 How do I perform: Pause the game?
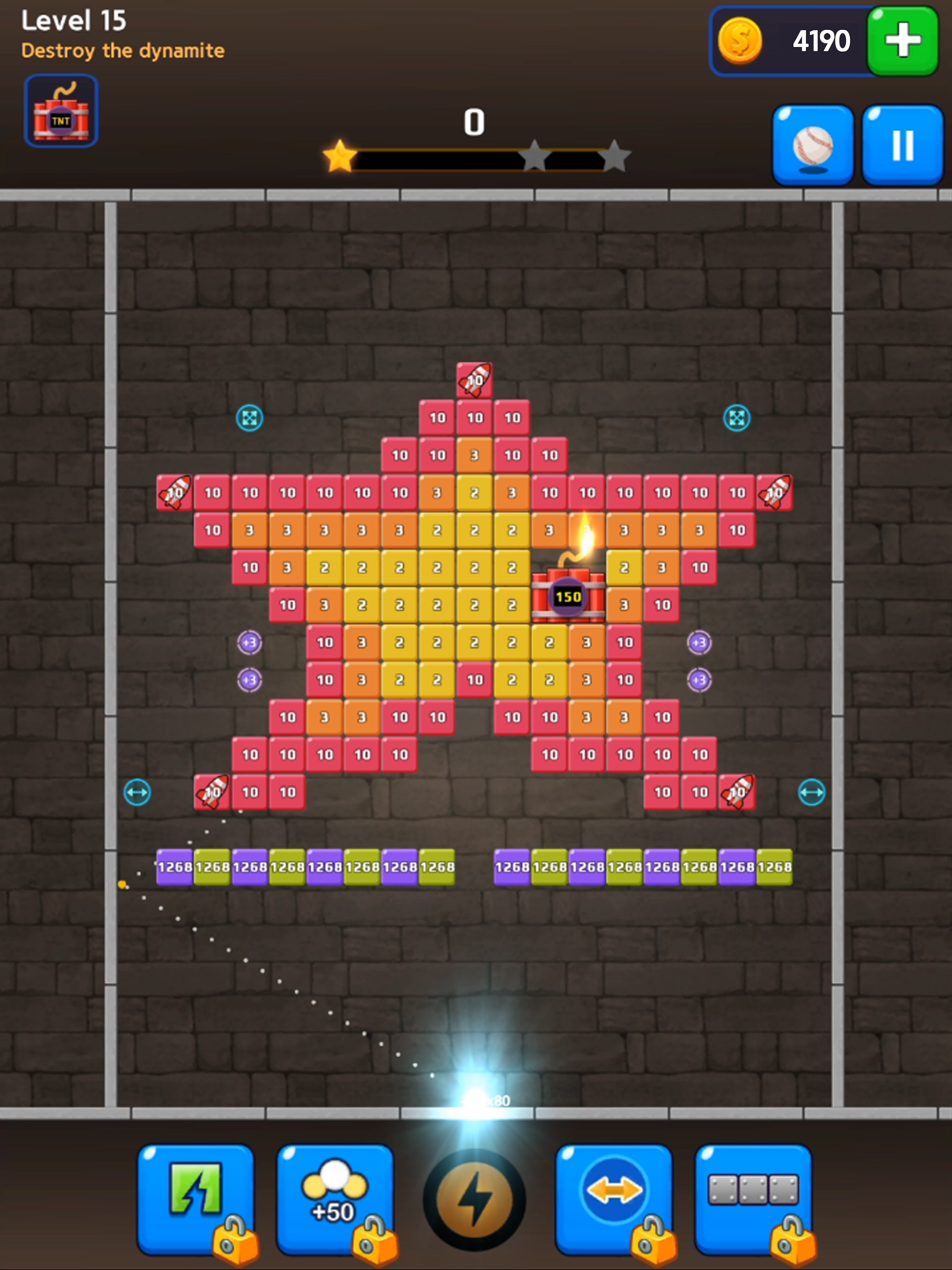[902, 145]
